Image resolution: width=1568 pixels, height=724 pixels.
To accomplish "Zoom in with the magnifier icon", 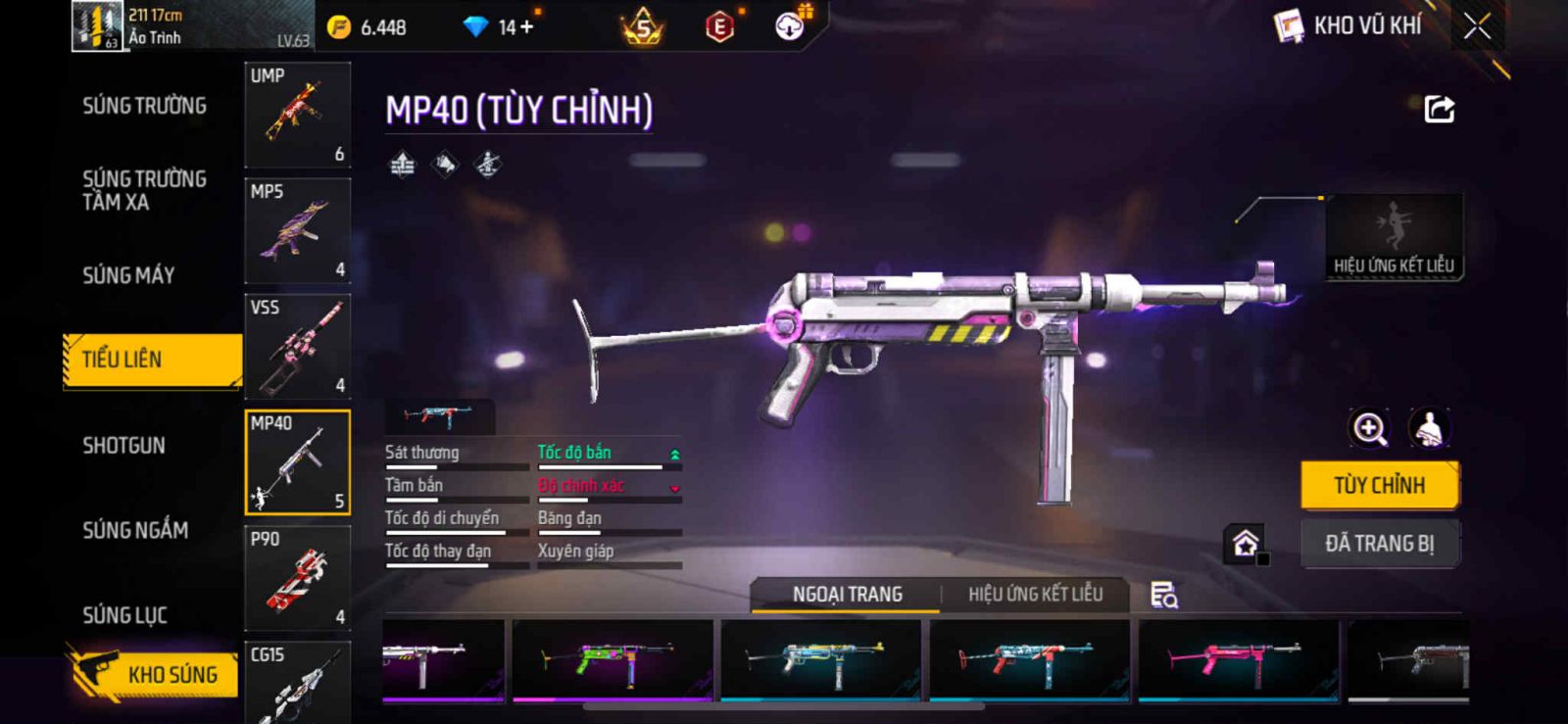I will tap(1369, 428).
